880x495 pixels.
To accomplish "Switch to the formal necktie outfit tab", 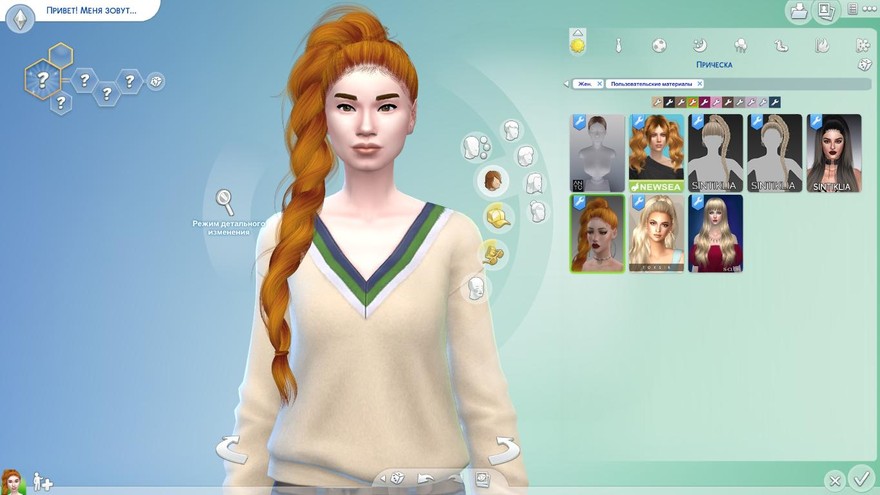I will point(618,45).
